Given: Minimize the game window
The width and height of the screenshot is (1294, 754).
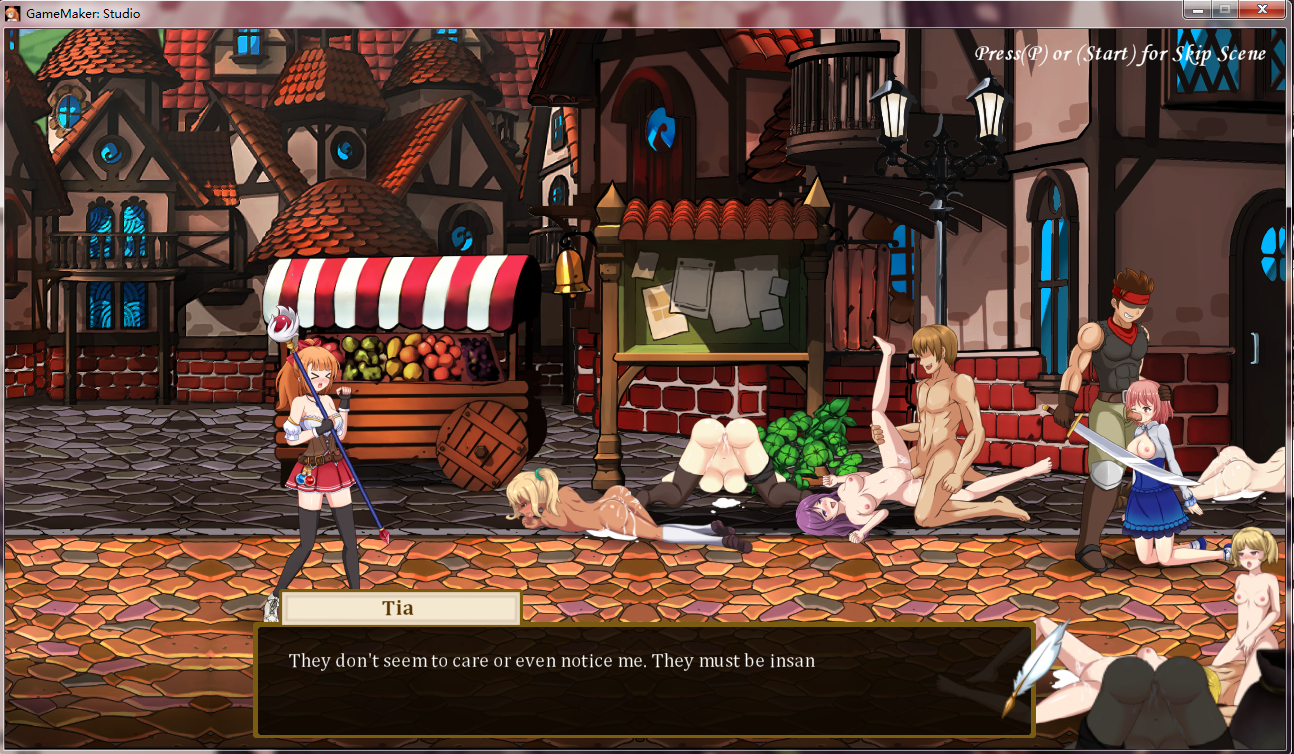Looking at the screenshot, I should click(x=1196, y=9).
